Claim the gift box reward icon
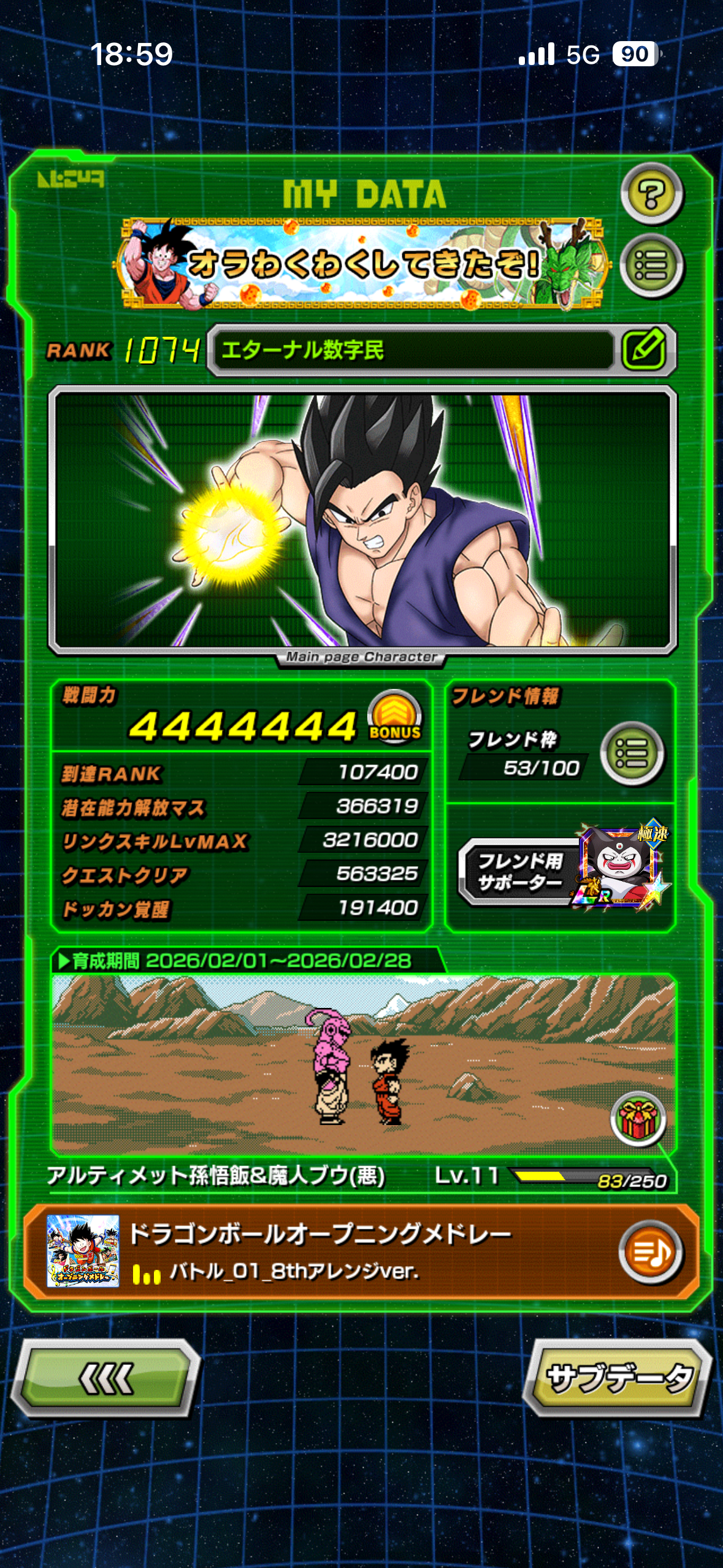Viewport: 723px width, 1568px height. click(x=638, y=1119)
